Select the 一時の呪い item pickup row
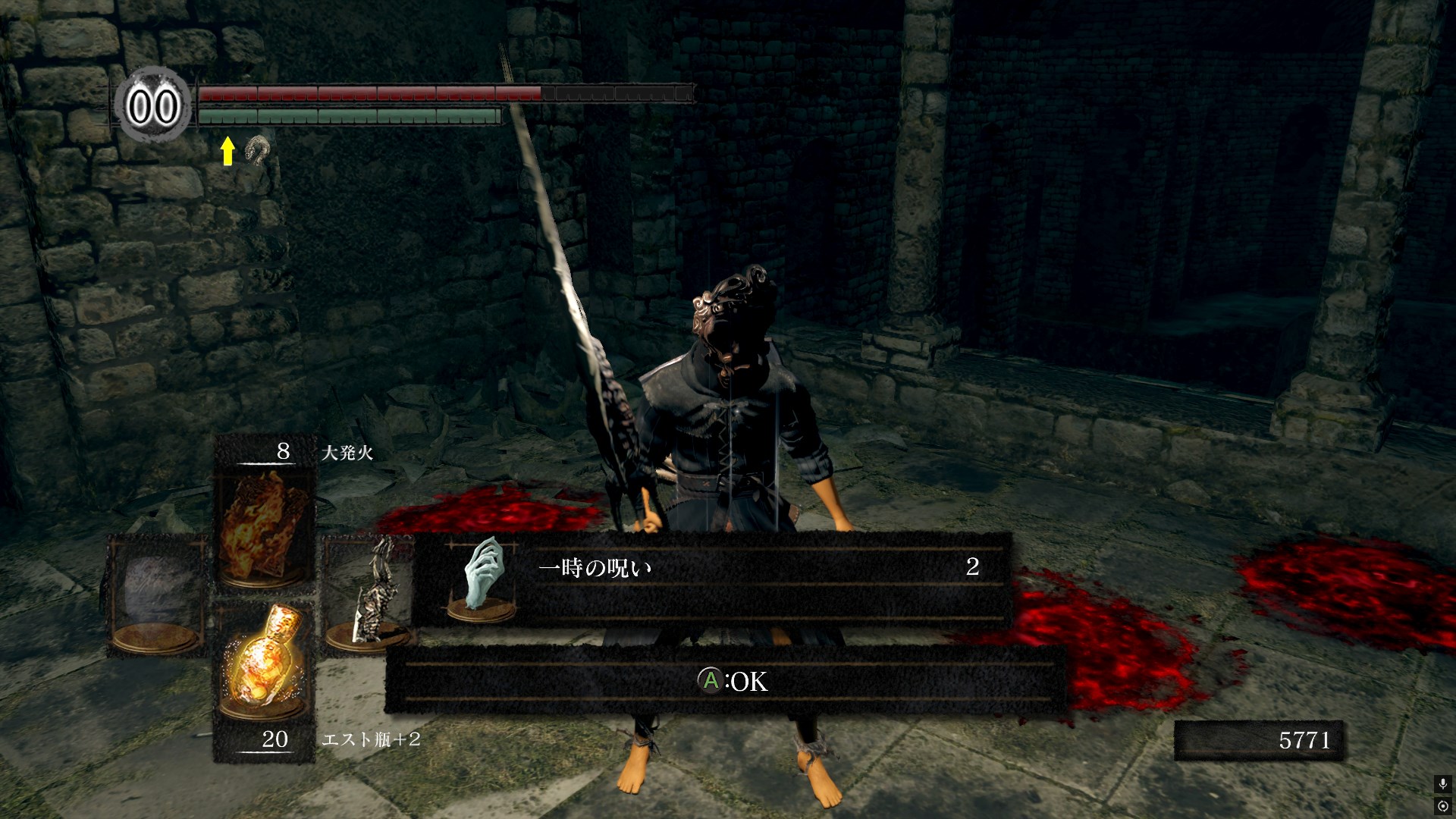This screenshot has height=819, width=1456. pyautogui.click(x=711, y=579)
